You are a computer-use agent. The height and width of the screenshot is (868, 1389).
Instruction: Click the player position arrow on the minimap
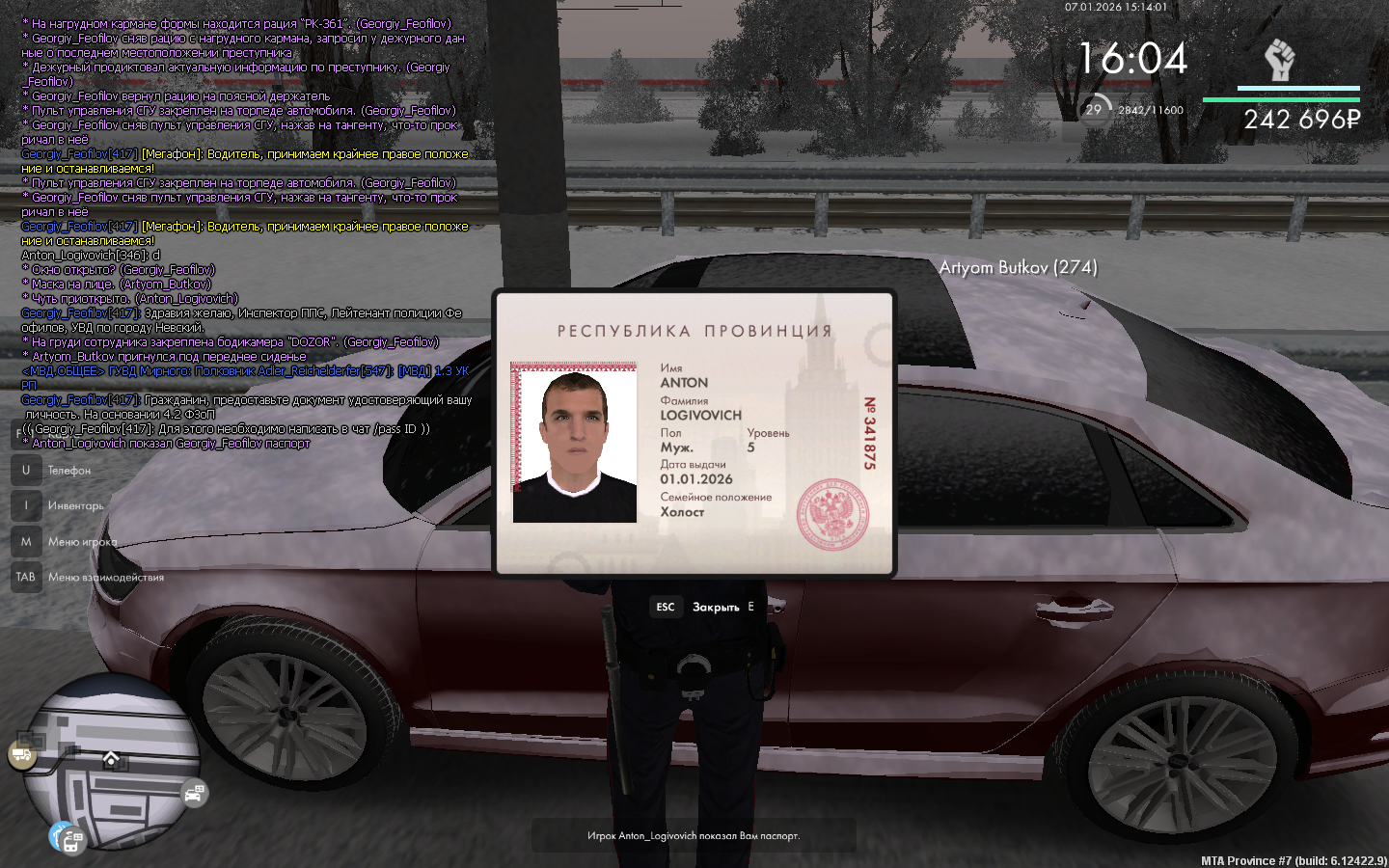click(111, 759)
